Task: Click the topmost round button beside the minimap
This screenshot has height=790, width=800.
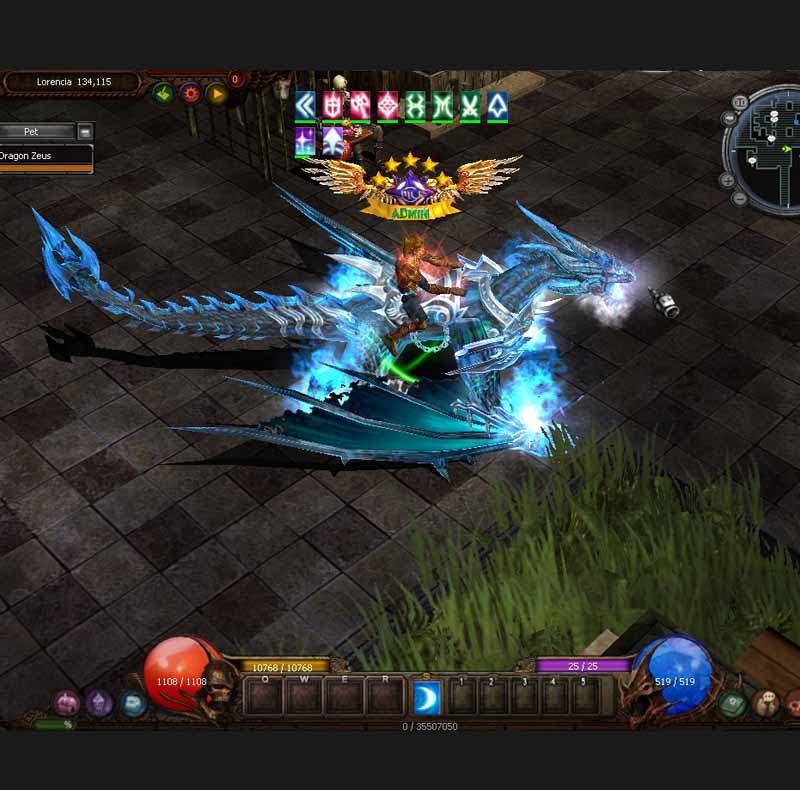Action: 741,102
